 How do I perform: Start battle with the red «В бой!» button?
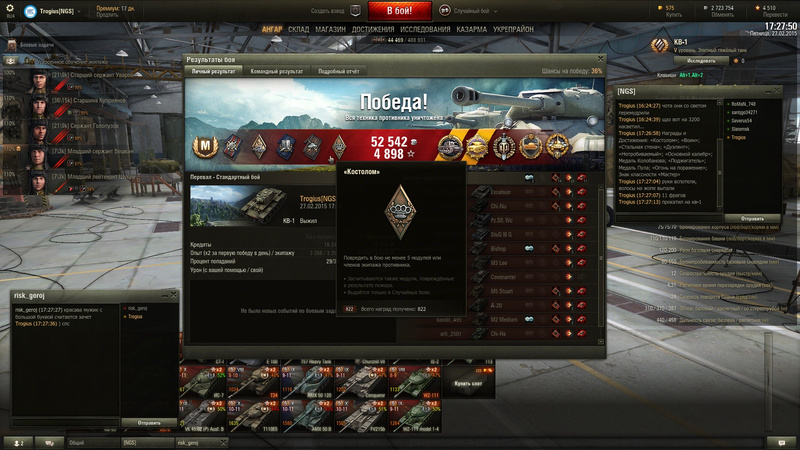(x=400, y=11)
